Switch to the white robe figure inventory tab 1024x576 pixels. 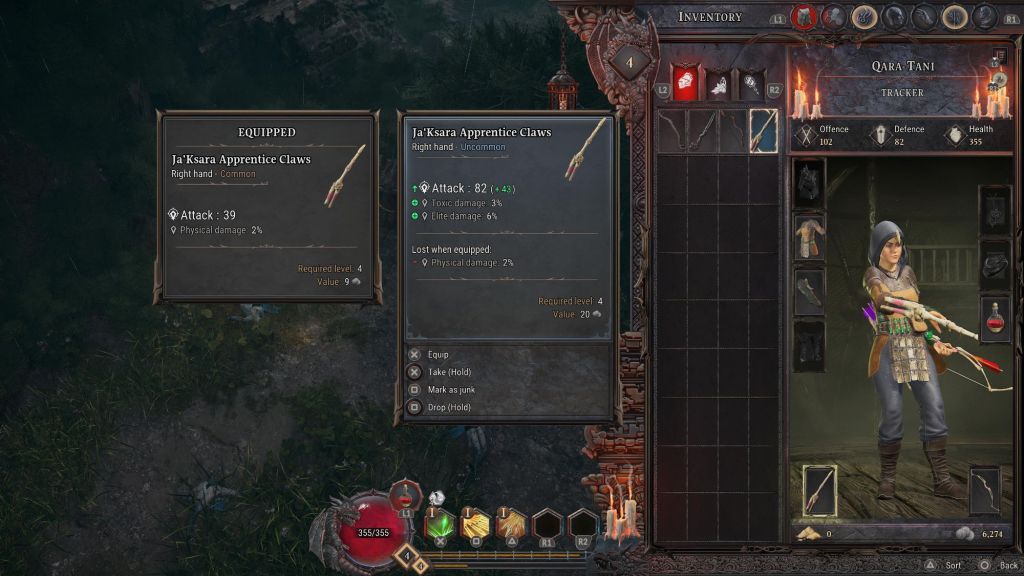[718, 84]
